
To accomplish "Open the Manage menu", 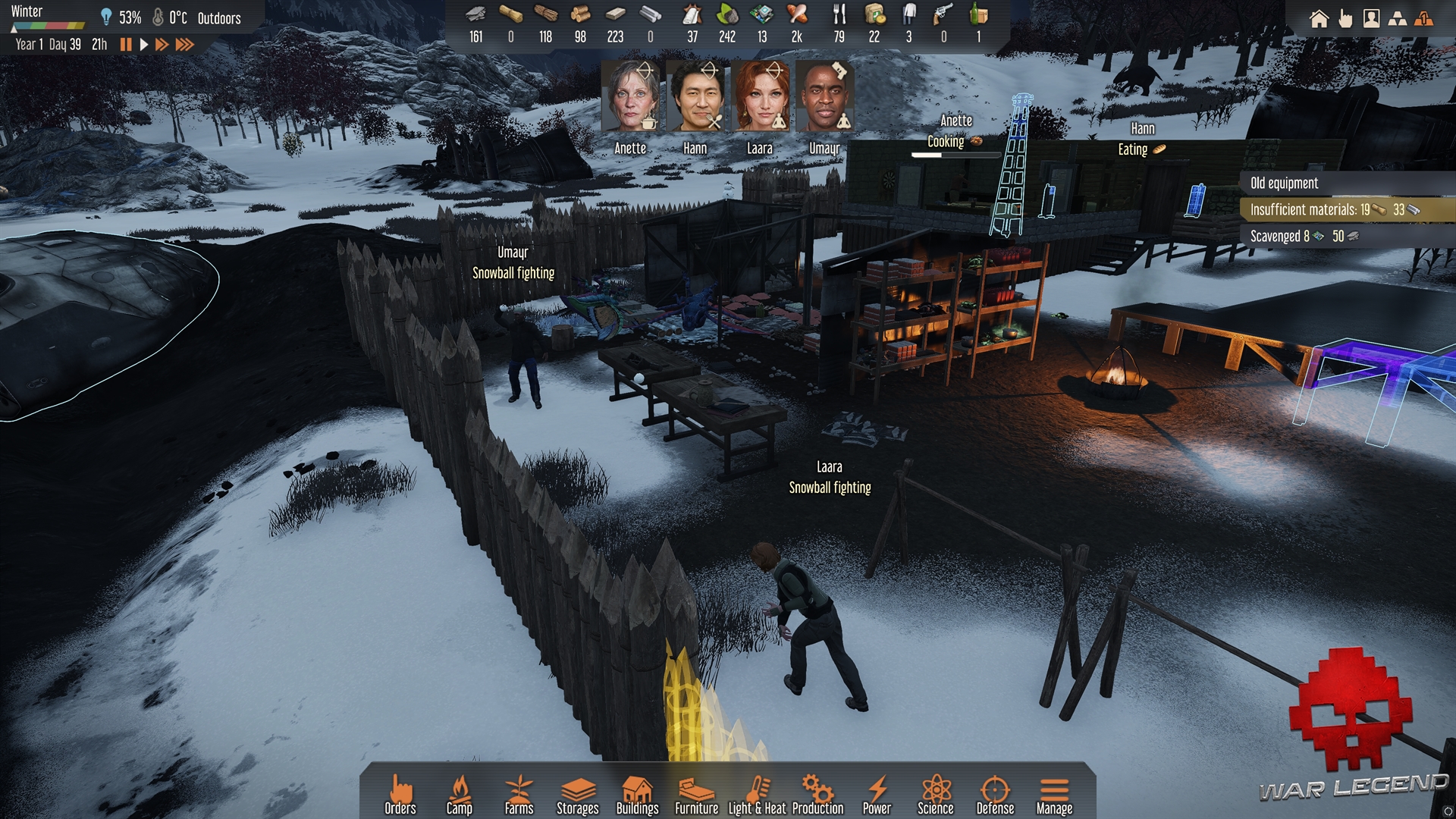I will tap(1054, 795).
